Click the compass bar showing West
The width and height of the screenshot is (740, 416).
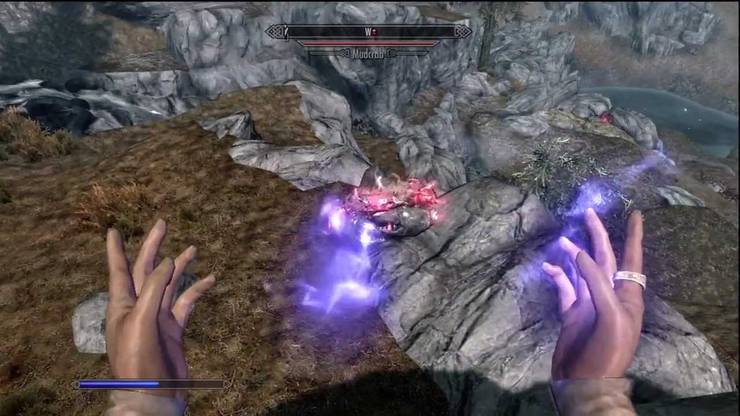(x=370, y=31)
